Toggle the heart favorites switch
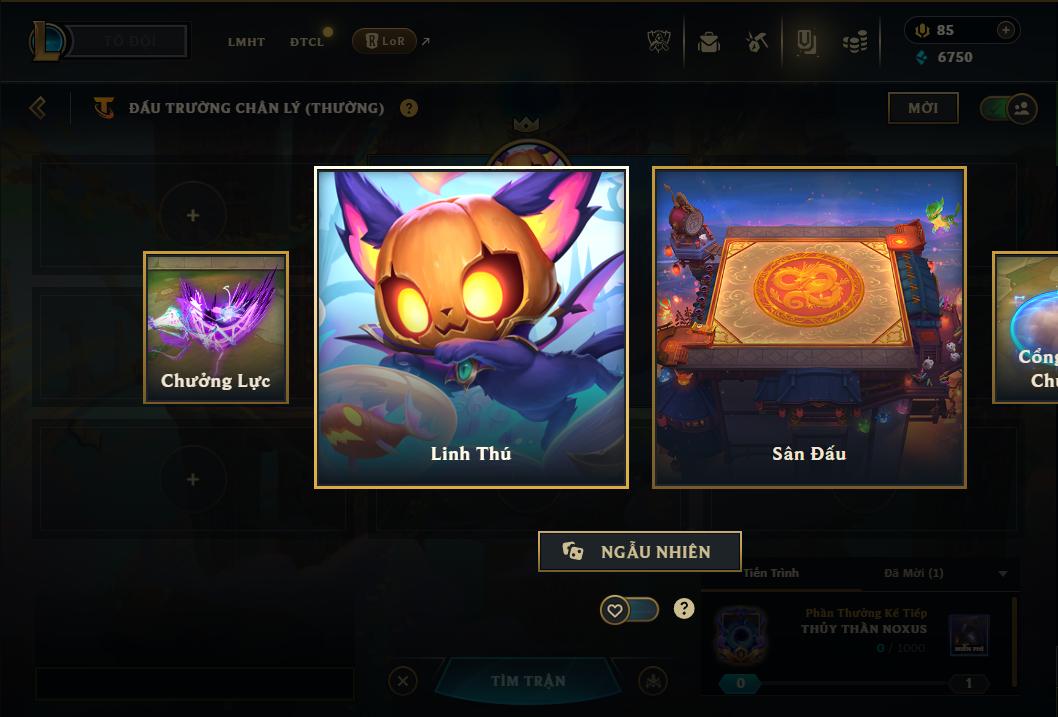Image resolution: width=1058 pixels, height=717 pixels. tap(629, 609)
